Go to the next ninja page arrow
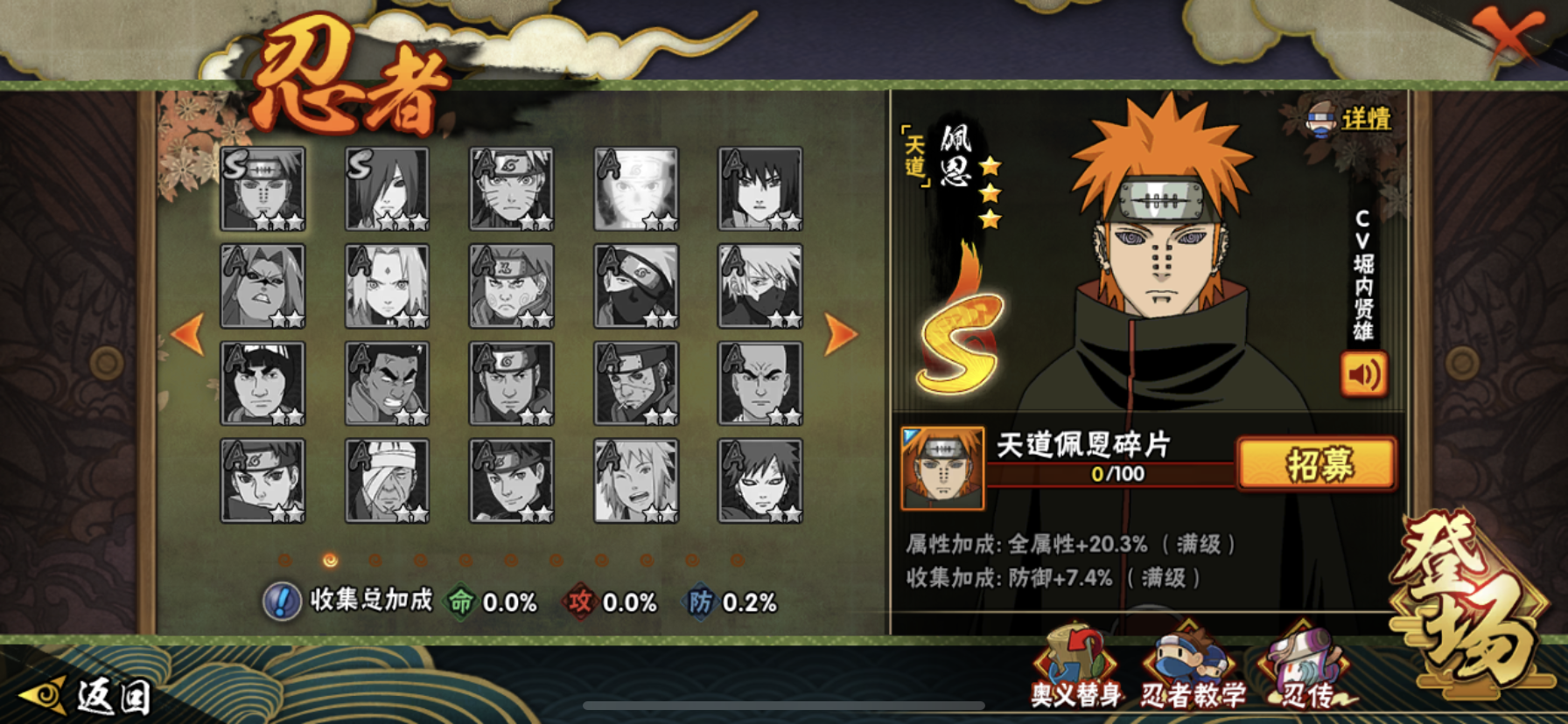1568x724 pixels. [x=840, y=334]
